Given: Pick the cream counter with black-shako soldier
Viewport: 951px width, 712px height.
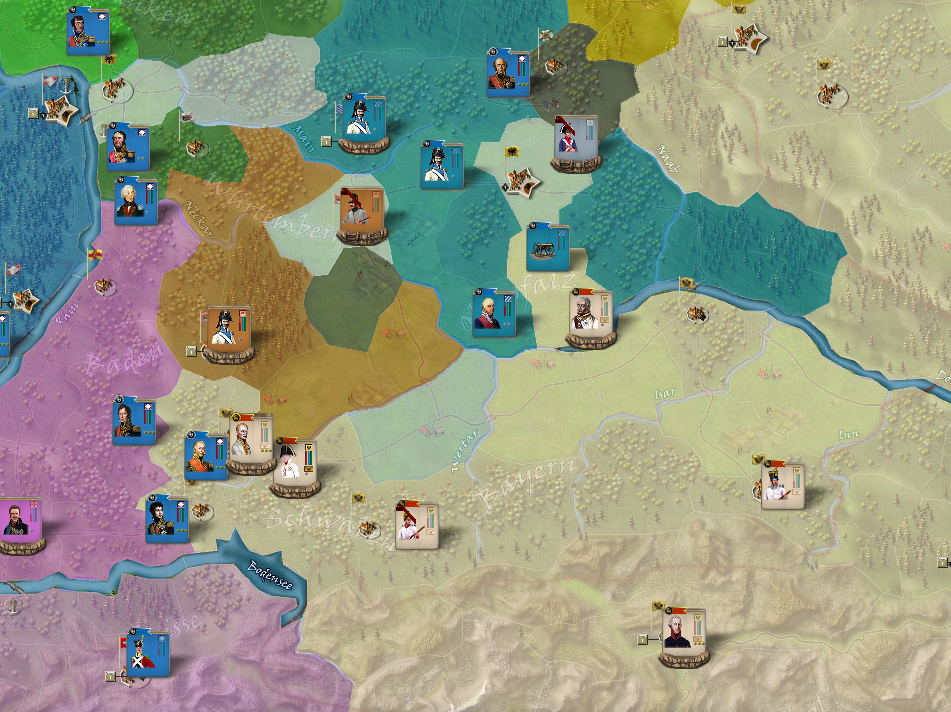Looking at the screenshot, I should pos(781,486).
